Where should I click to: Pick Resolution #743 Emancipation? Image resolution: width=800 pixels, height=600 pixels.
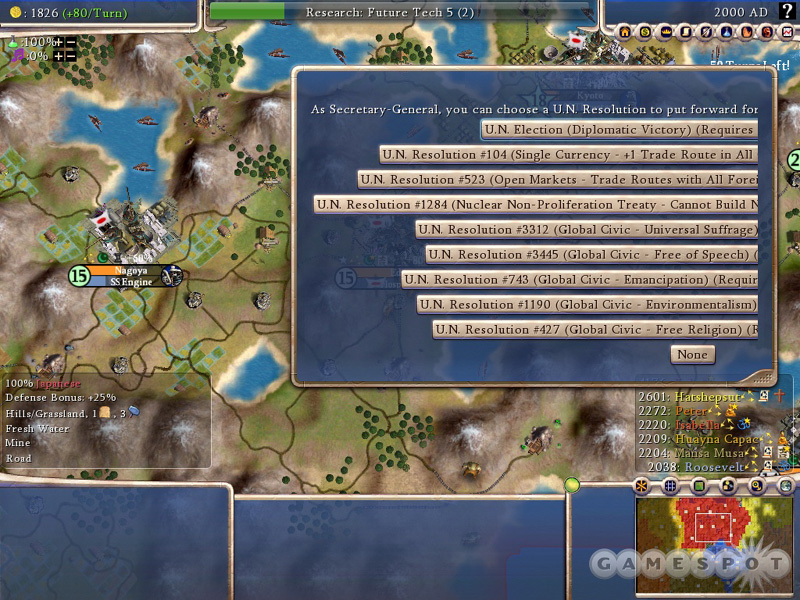(x=579, y=279)
